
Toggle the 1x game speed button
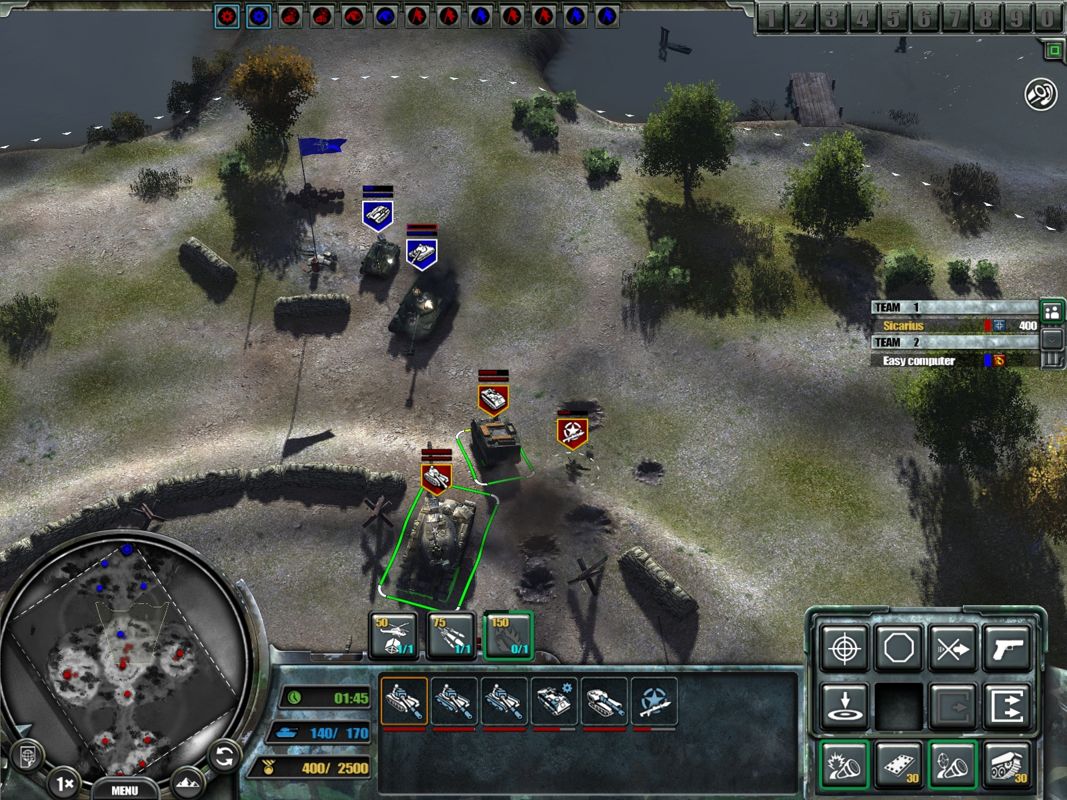click(x=64, y=782)
